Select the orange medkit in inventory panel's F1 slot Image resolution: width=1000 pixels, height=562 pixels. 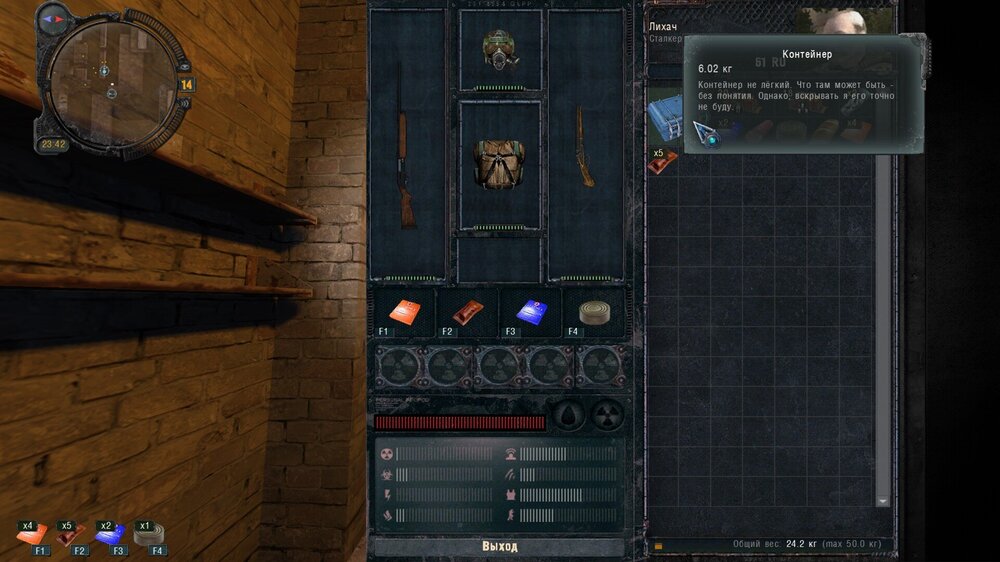tap(403, 313)
